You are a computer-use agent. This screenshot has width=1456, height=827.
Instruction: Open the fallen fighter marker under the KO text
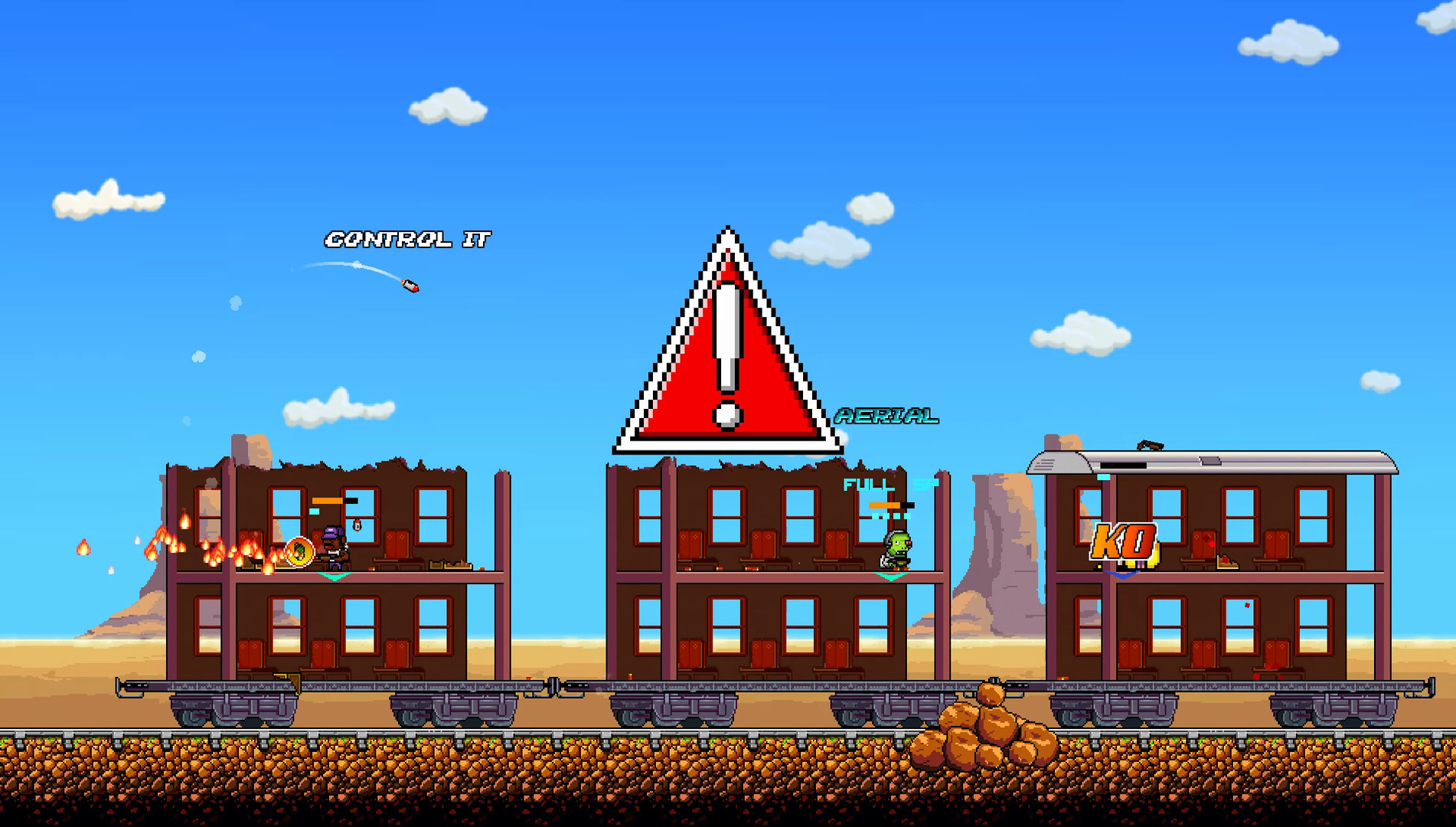pos(1121,574)
